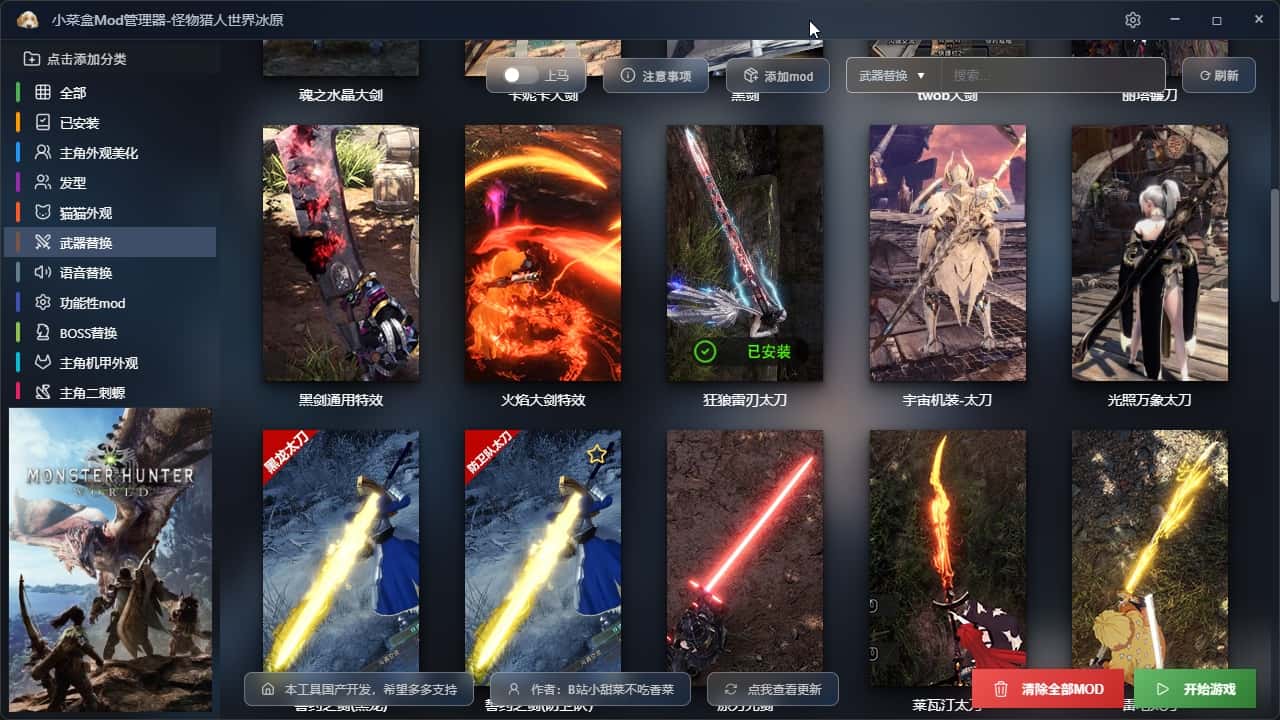1280x720 pixels.
Task: Open the 武器替换 filter dropdown
Action: pos(892,75)
